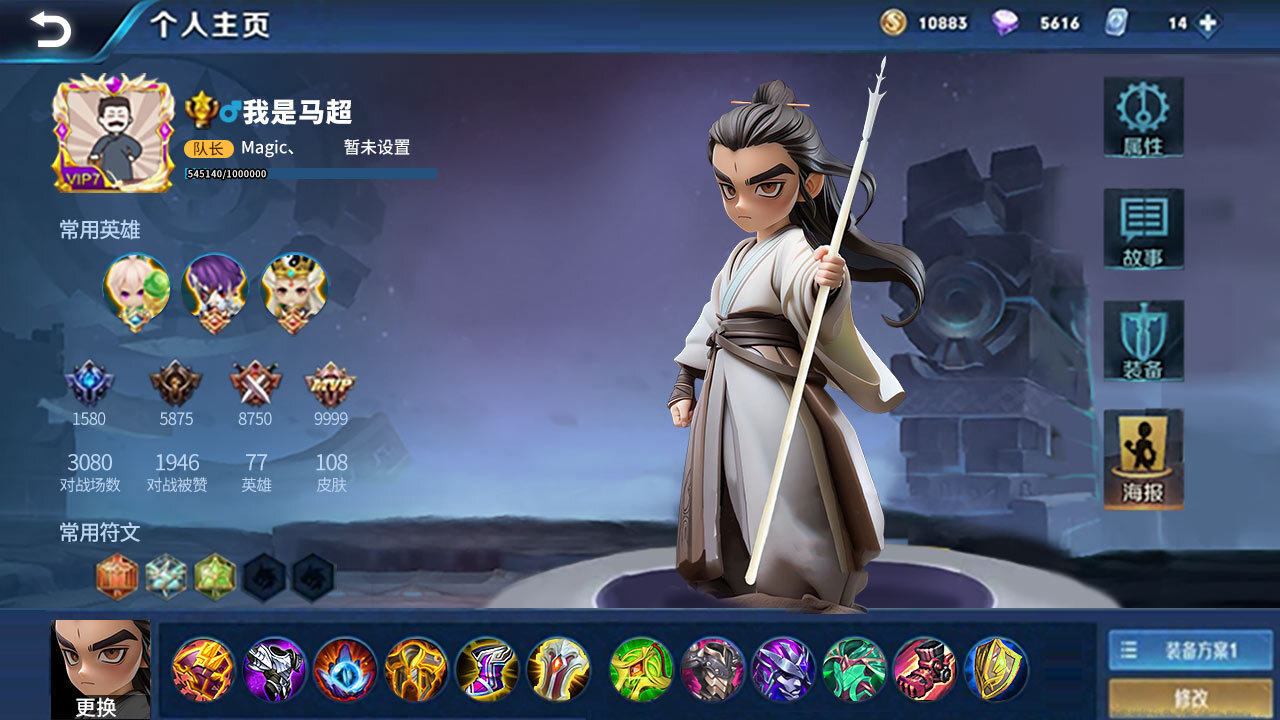
Task: Open the 装备 (Equipment) panel
Action: point(1143,341)
